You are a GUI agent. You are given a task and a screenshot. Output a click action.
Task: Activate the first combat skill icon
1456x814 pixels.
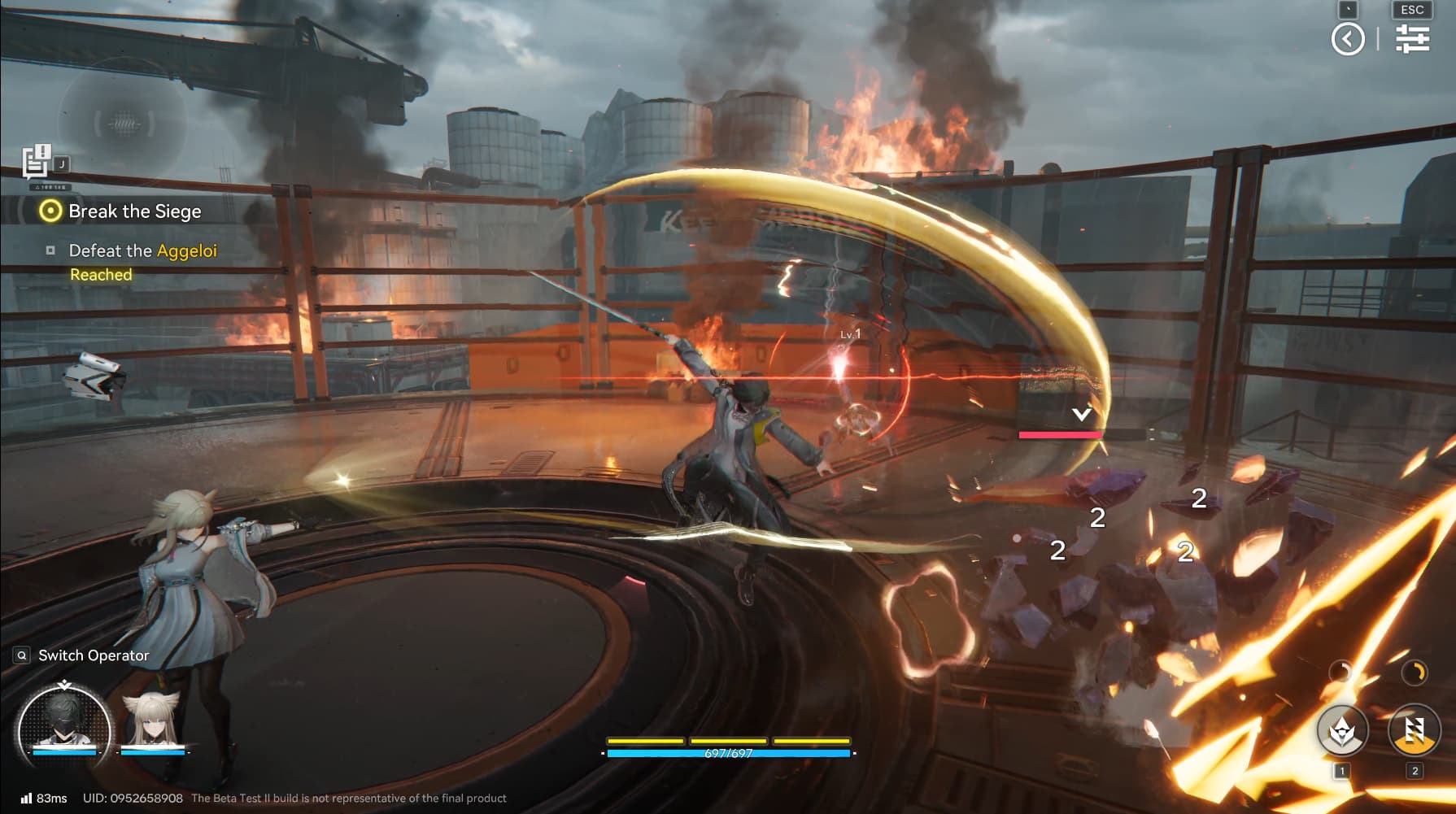[x=1342, y=729]
